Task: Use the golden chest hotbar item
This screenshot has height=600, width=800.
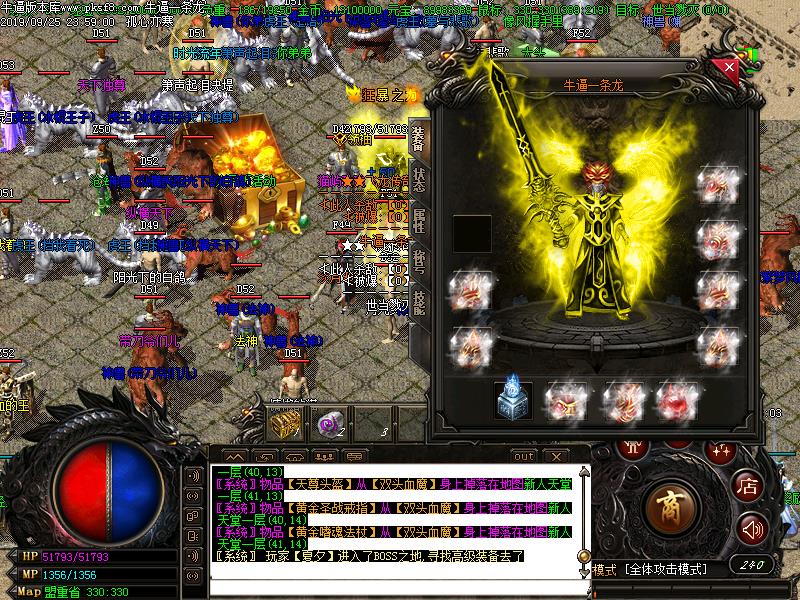Action: pyautogui.click(x=286, y=424)
